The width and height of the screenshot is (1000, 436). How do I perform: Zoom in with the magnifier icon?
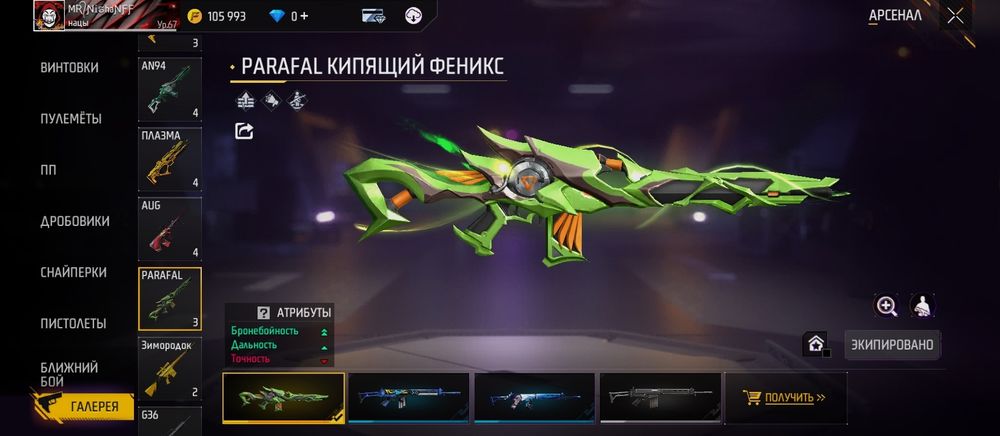point(886,306)
